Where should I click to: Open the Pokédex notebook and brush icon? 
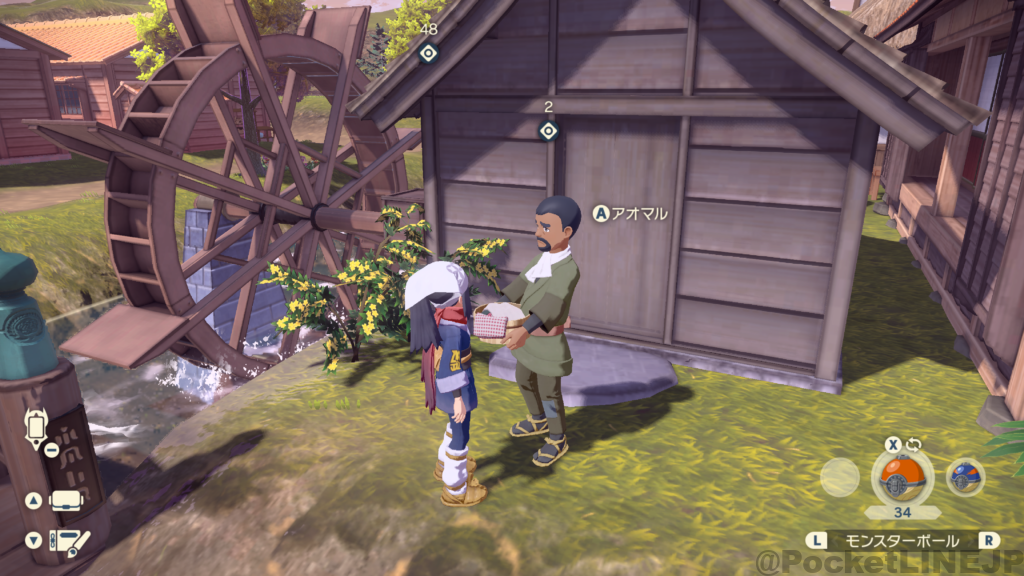[x=68, y=541]
